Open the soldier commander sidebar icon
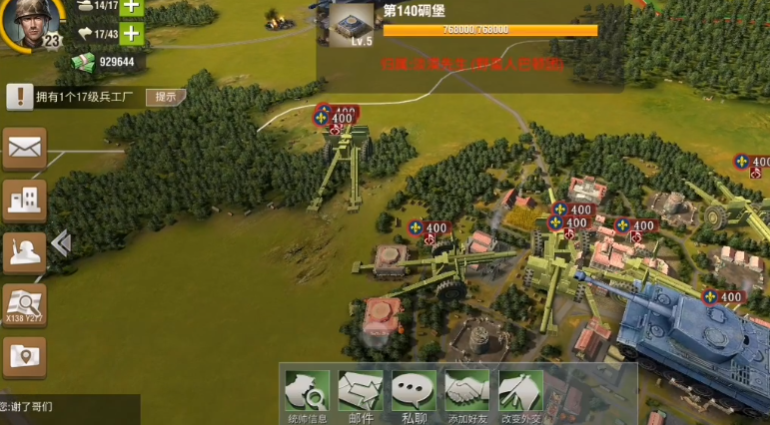Image resolution: width=770 pixels, height=425 pixels. [x=24, y=251]
